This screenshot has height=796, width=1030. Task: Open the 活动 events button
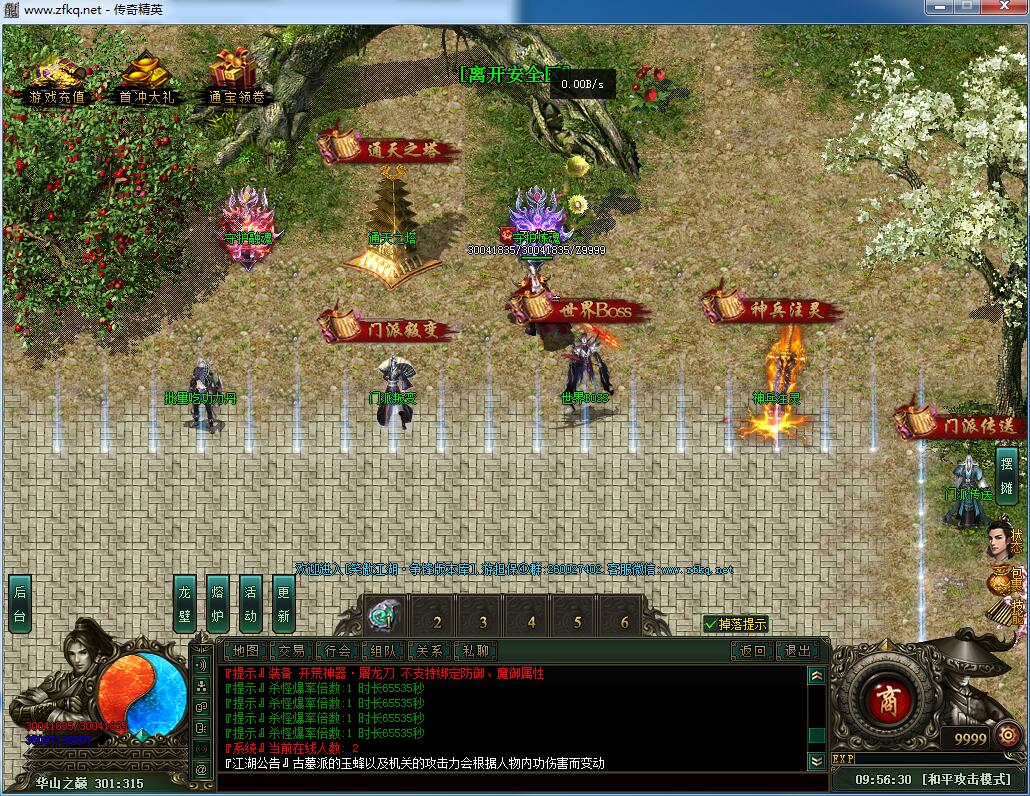(x=250, y=603)
